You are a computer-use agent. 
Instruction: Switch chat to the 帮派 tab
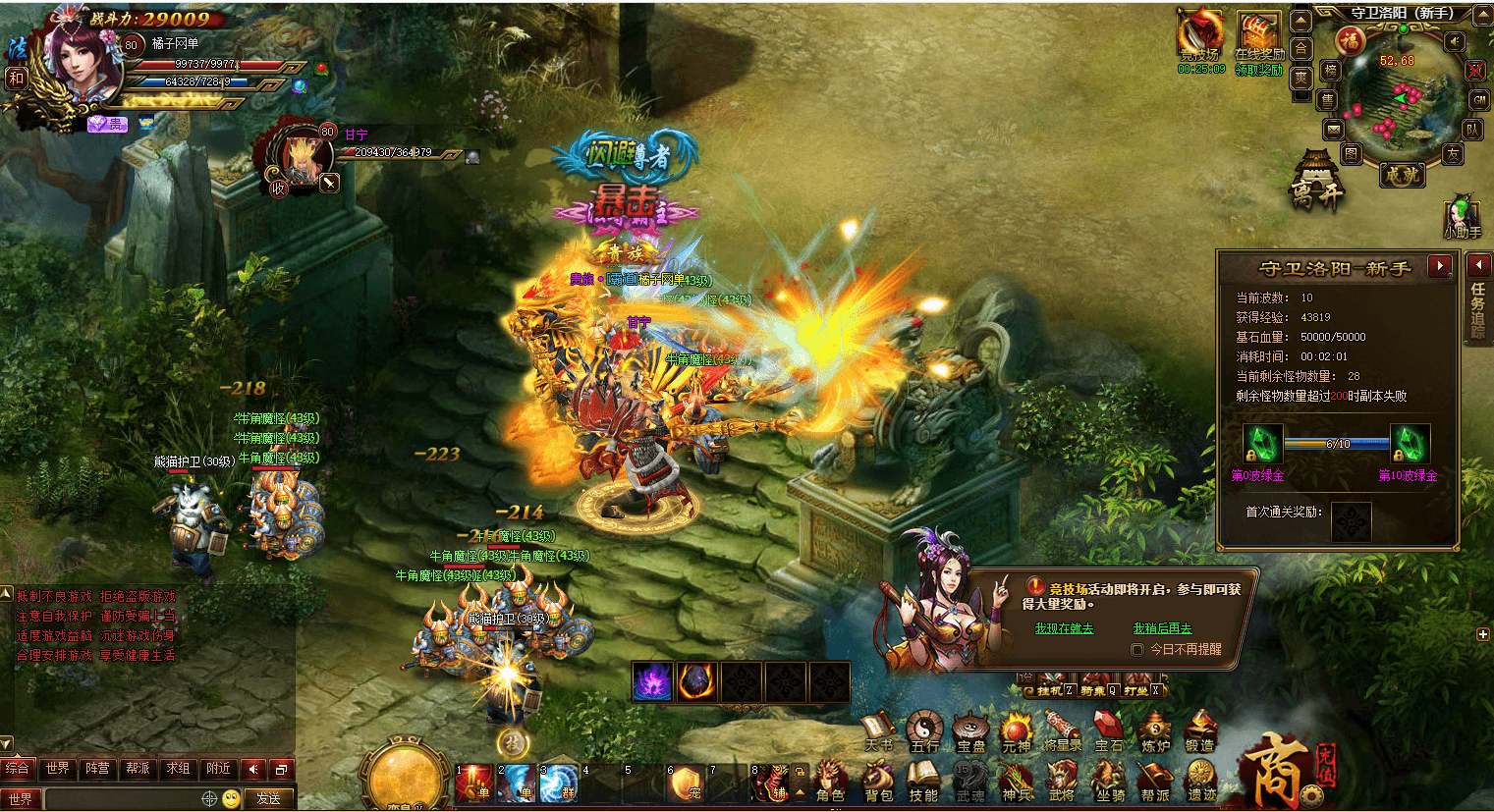[x=138, y=769]
